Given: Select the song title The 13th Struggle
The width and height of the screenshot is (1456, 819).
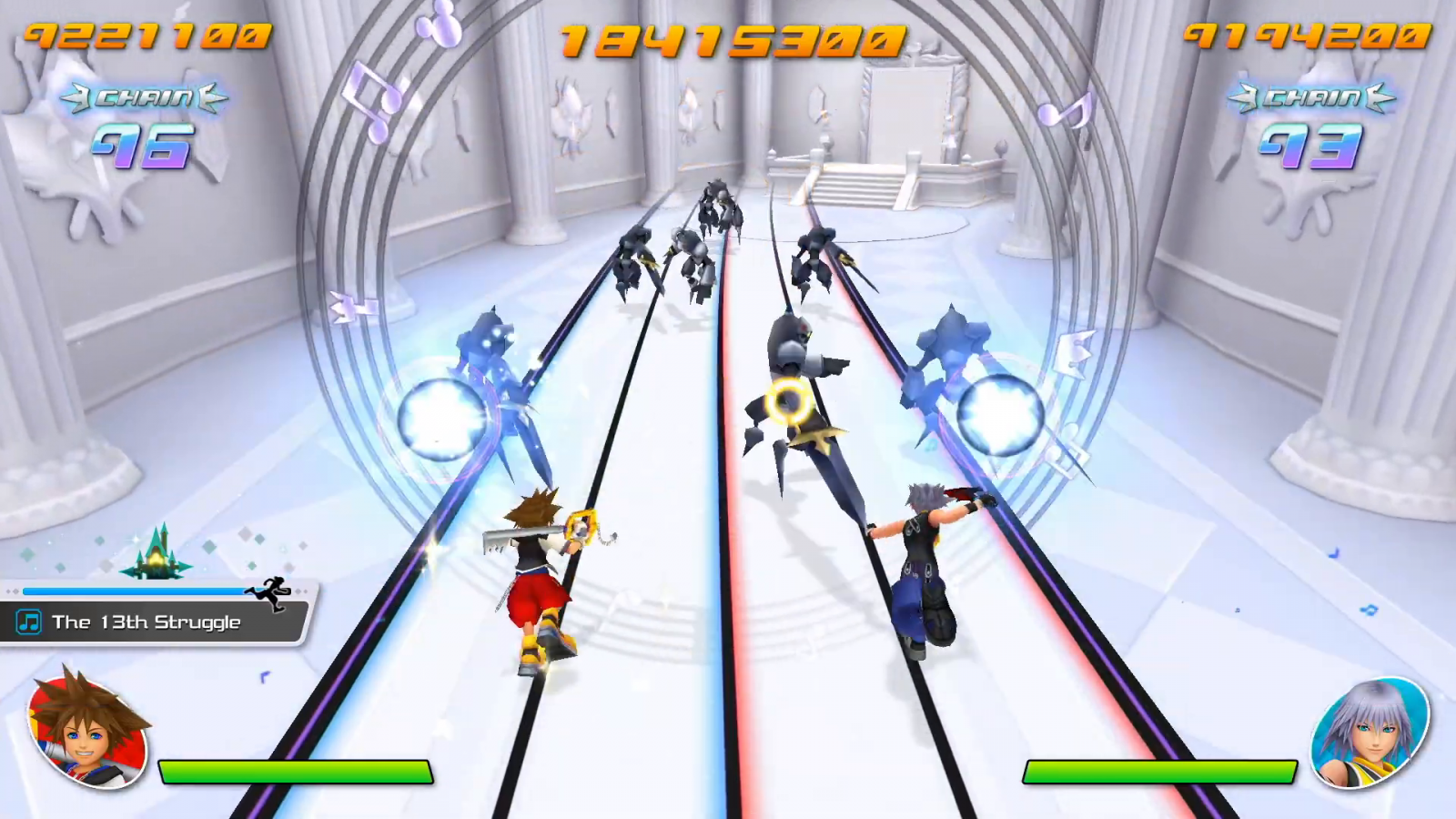Looking at the screenshot, I should pos(147,622).
